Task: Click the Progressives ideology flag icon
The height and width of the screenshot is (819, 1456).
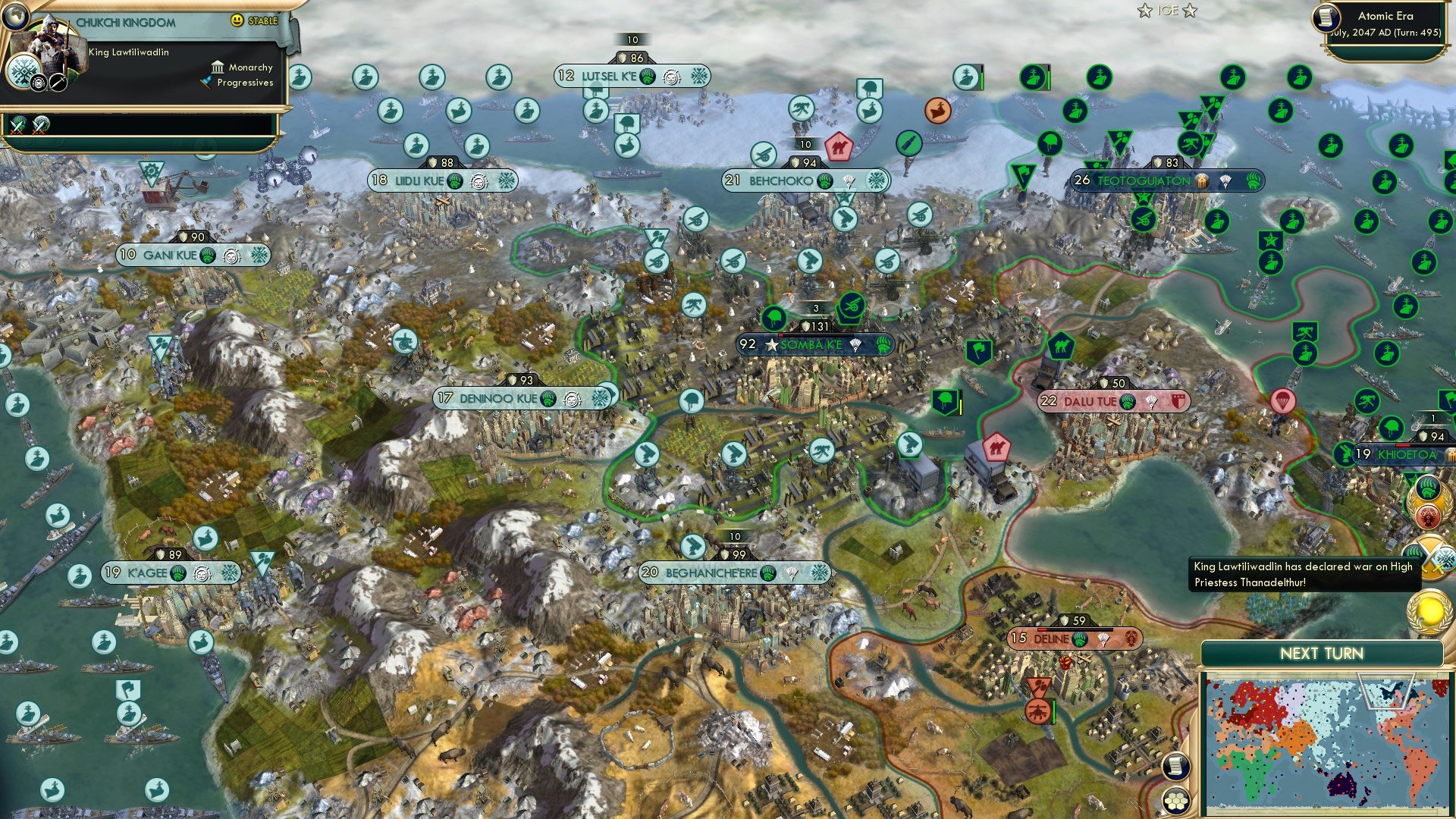Action: point(208,83)
